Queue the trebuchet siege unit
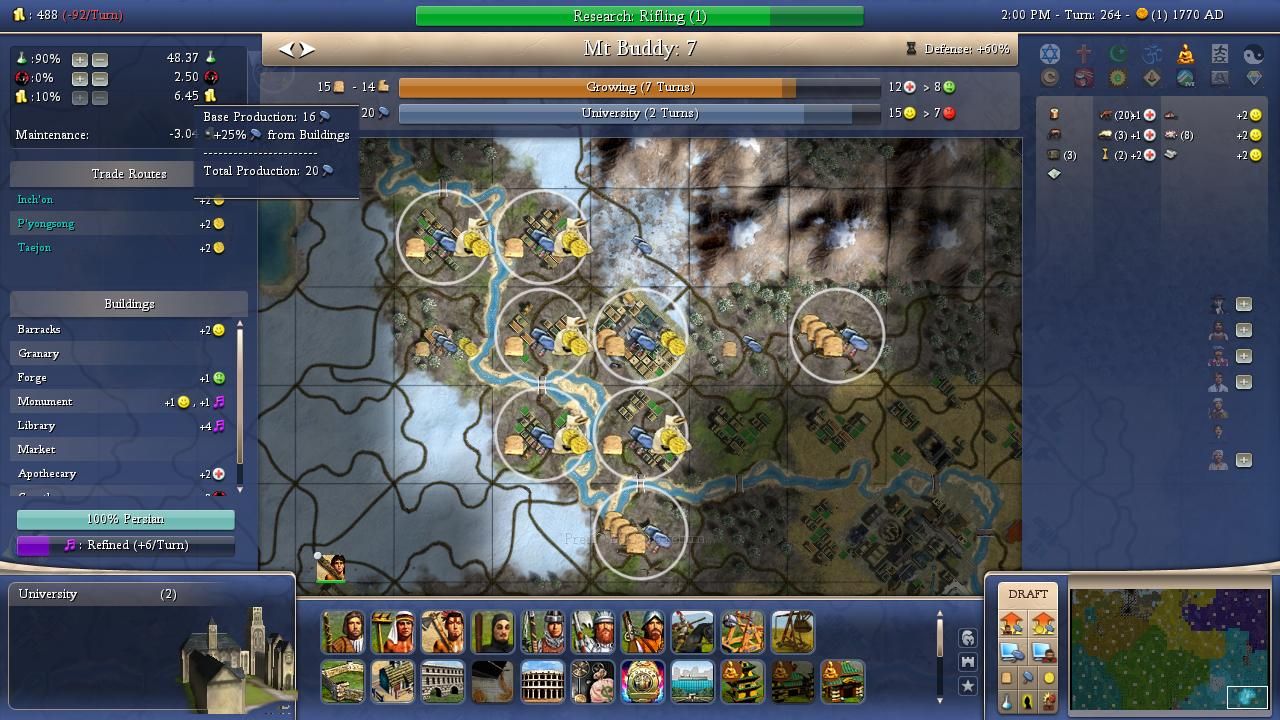The image size is (1280, 720). tap(792, 632)
